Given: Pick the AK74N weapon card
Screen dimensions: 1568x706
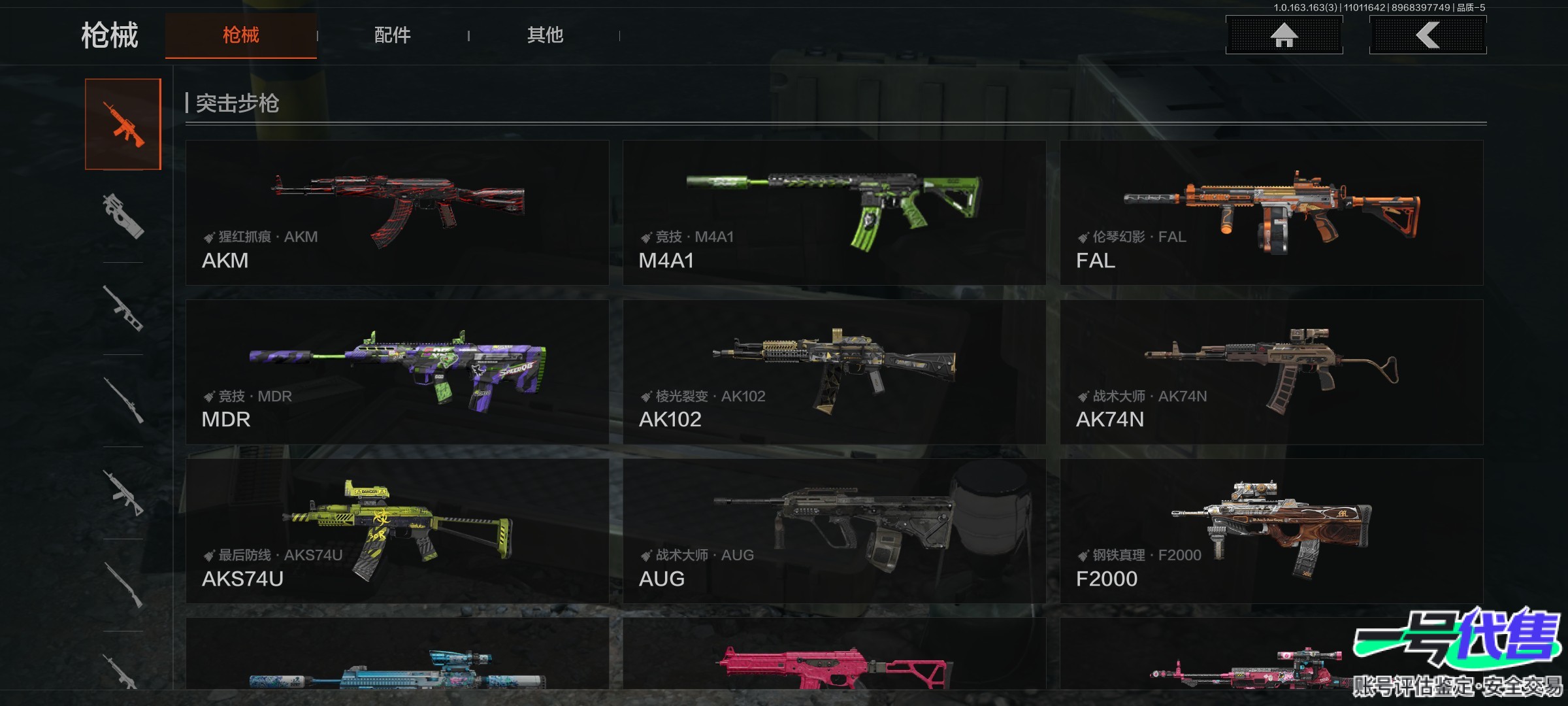Looking at the screenshot, I should click(1271, 372).
